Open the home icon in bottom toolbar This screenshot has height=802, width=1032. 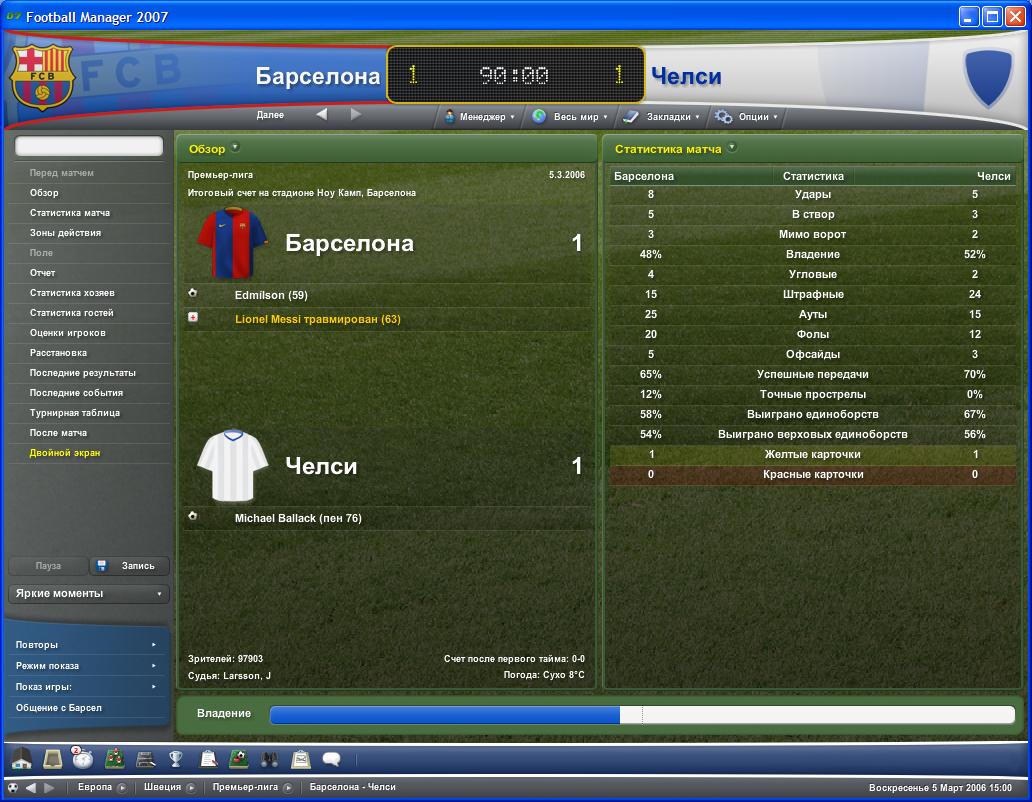coord(21,759)
